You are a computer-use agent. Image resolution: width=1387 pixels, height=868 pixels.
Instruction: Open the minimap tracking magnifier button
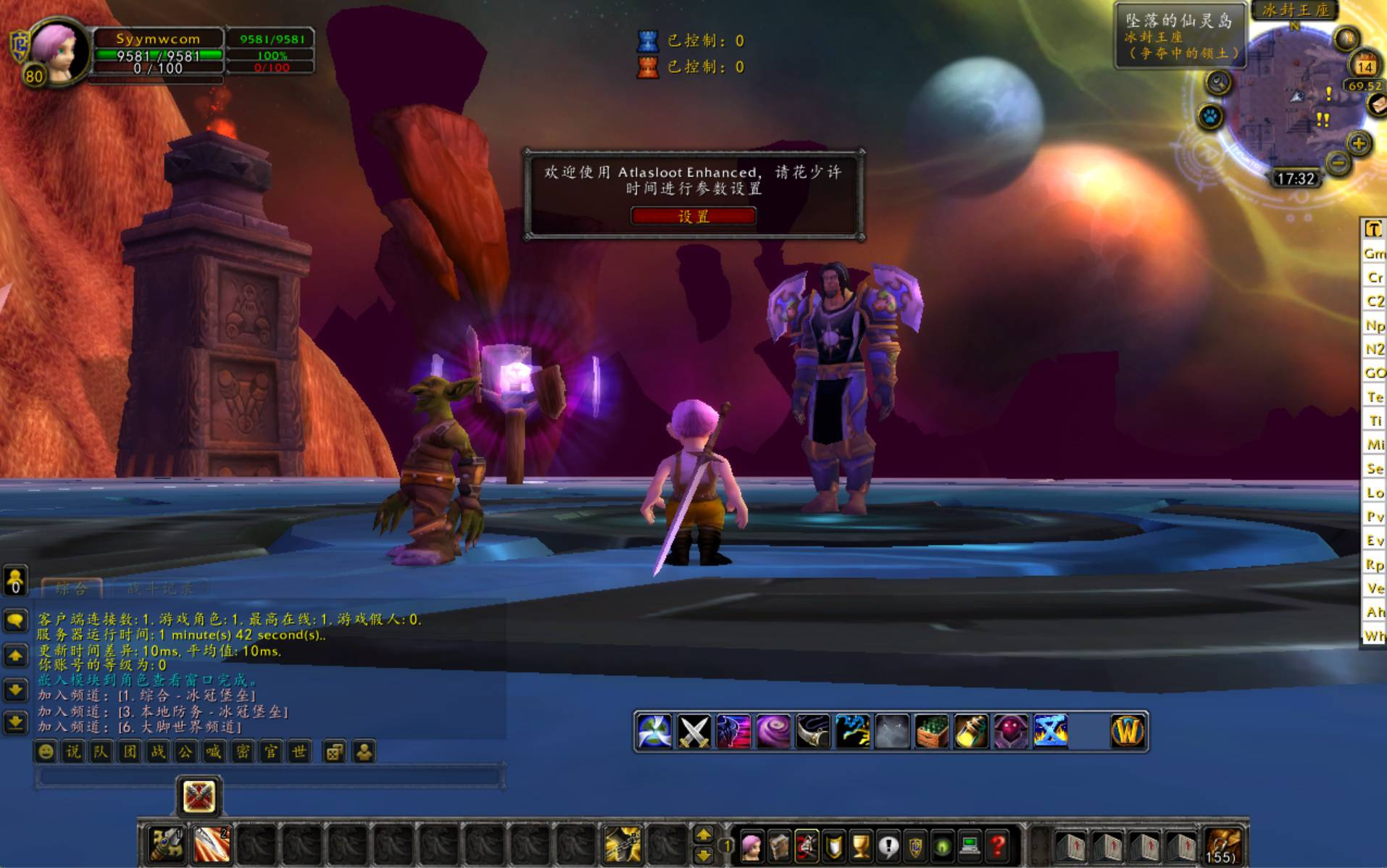point(1219,83)
